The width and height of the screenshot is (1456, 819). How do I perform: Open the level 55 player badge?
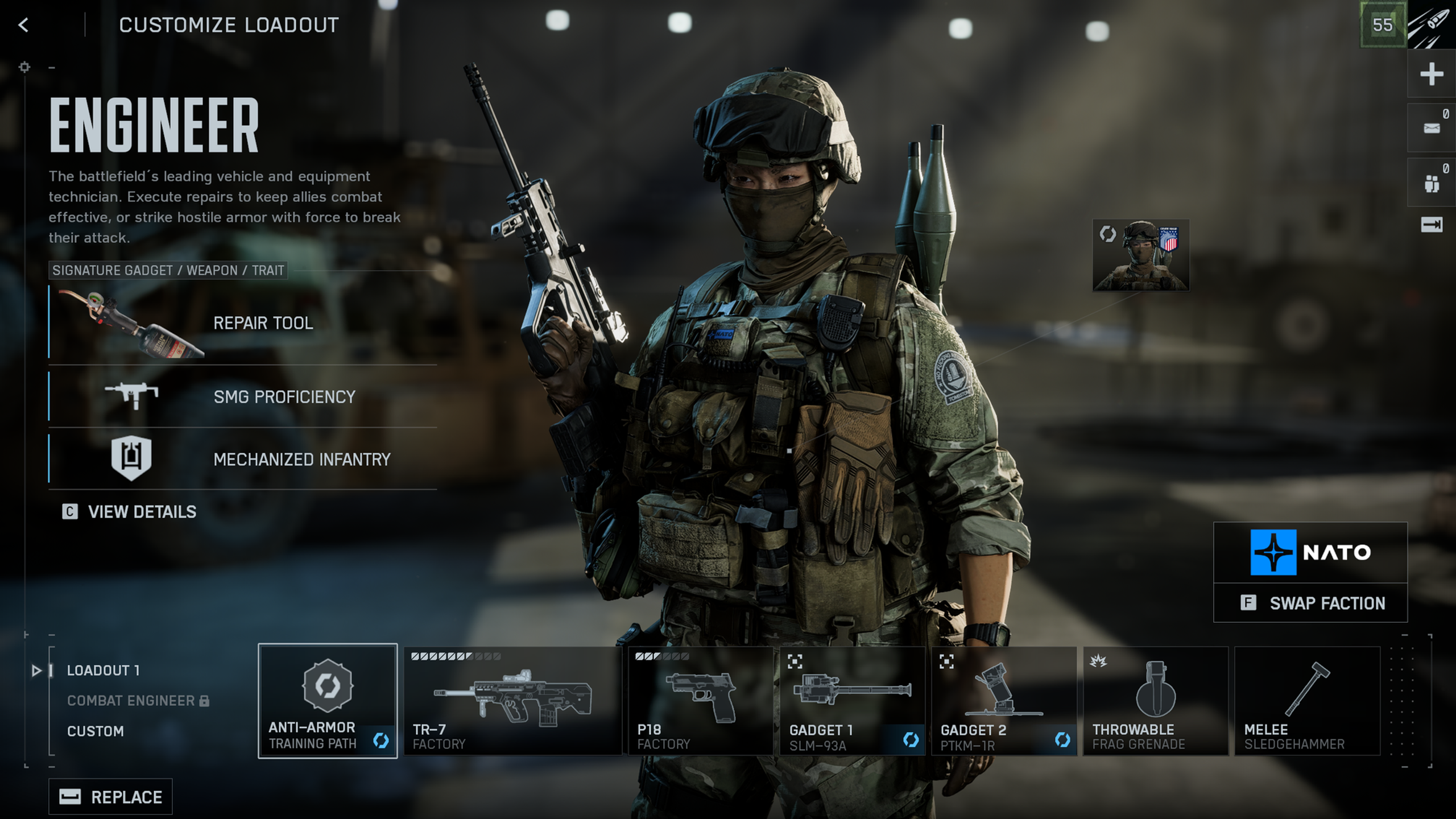point(1382,25)
